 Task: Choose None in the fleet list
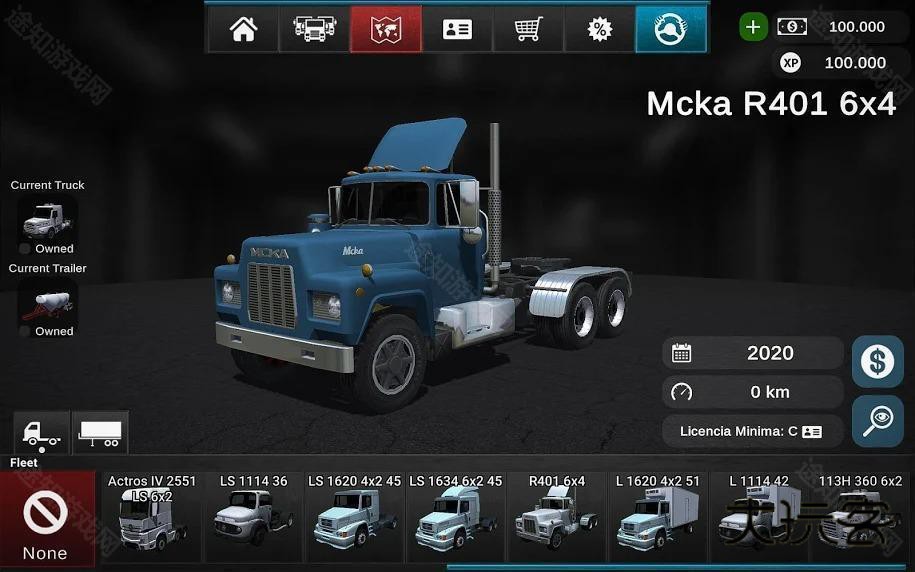[46, 520]
